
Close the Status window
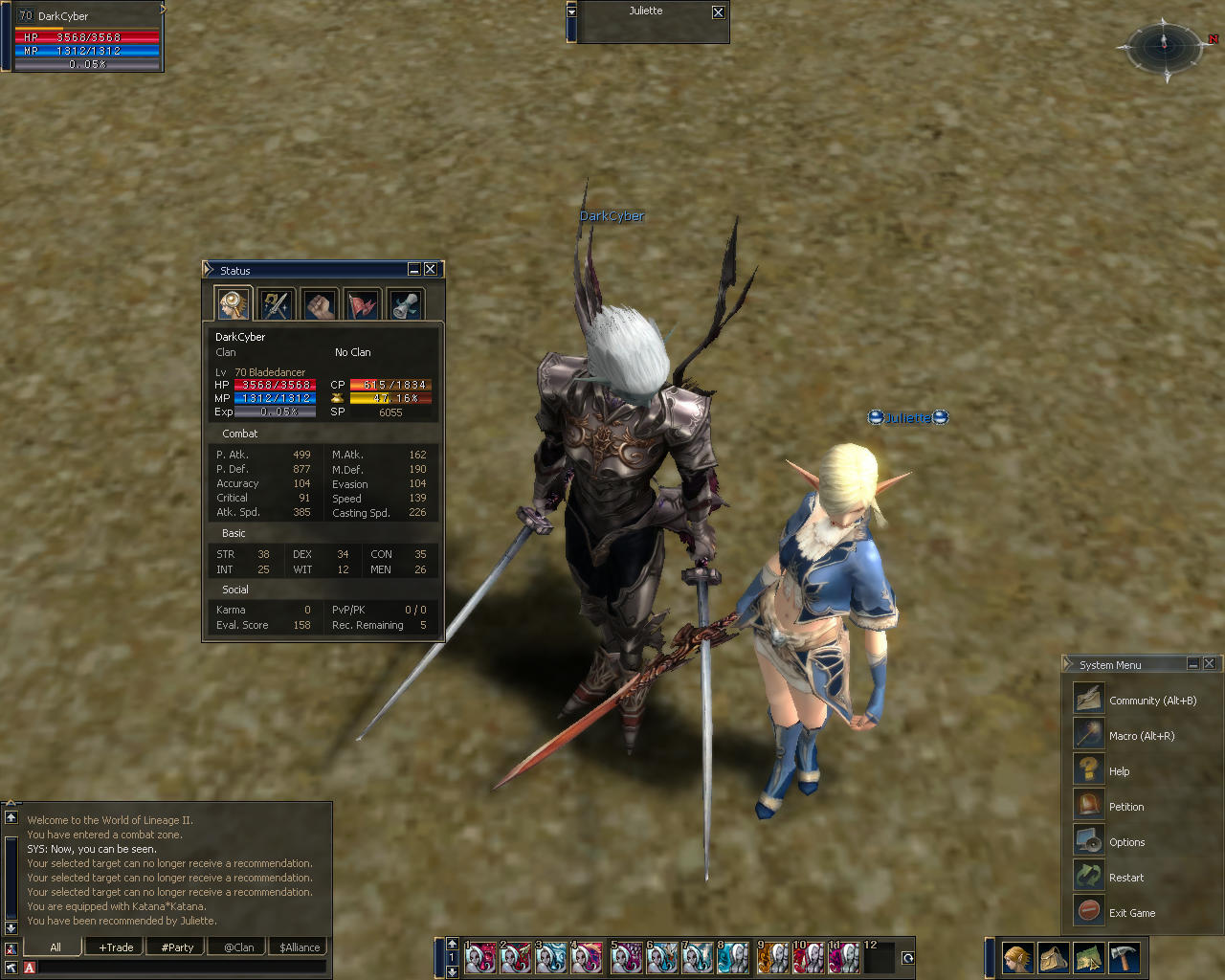pyautogui.click(x=431, y=270)
